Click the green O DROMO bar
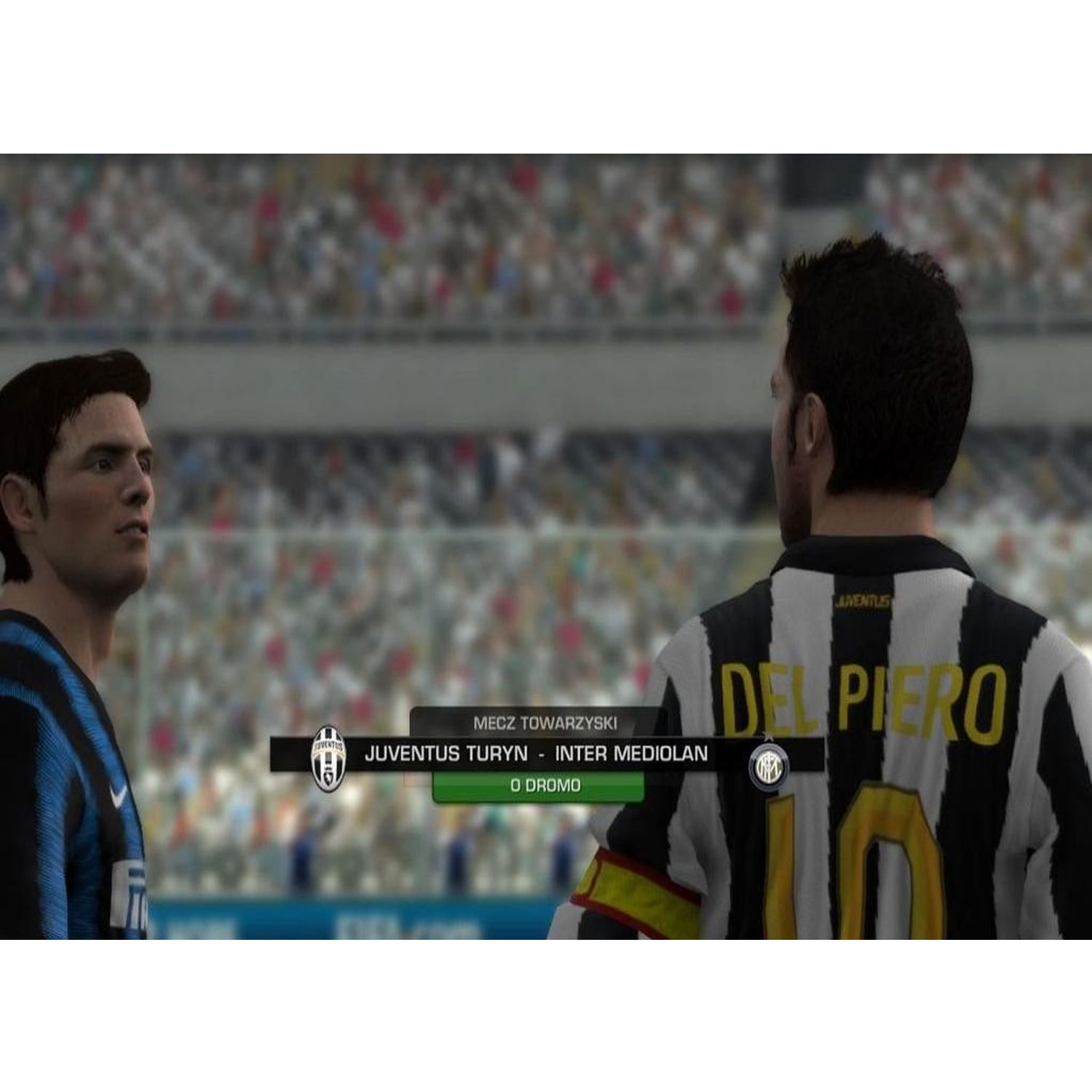The image size is (1092, 1092). [539, 786]
